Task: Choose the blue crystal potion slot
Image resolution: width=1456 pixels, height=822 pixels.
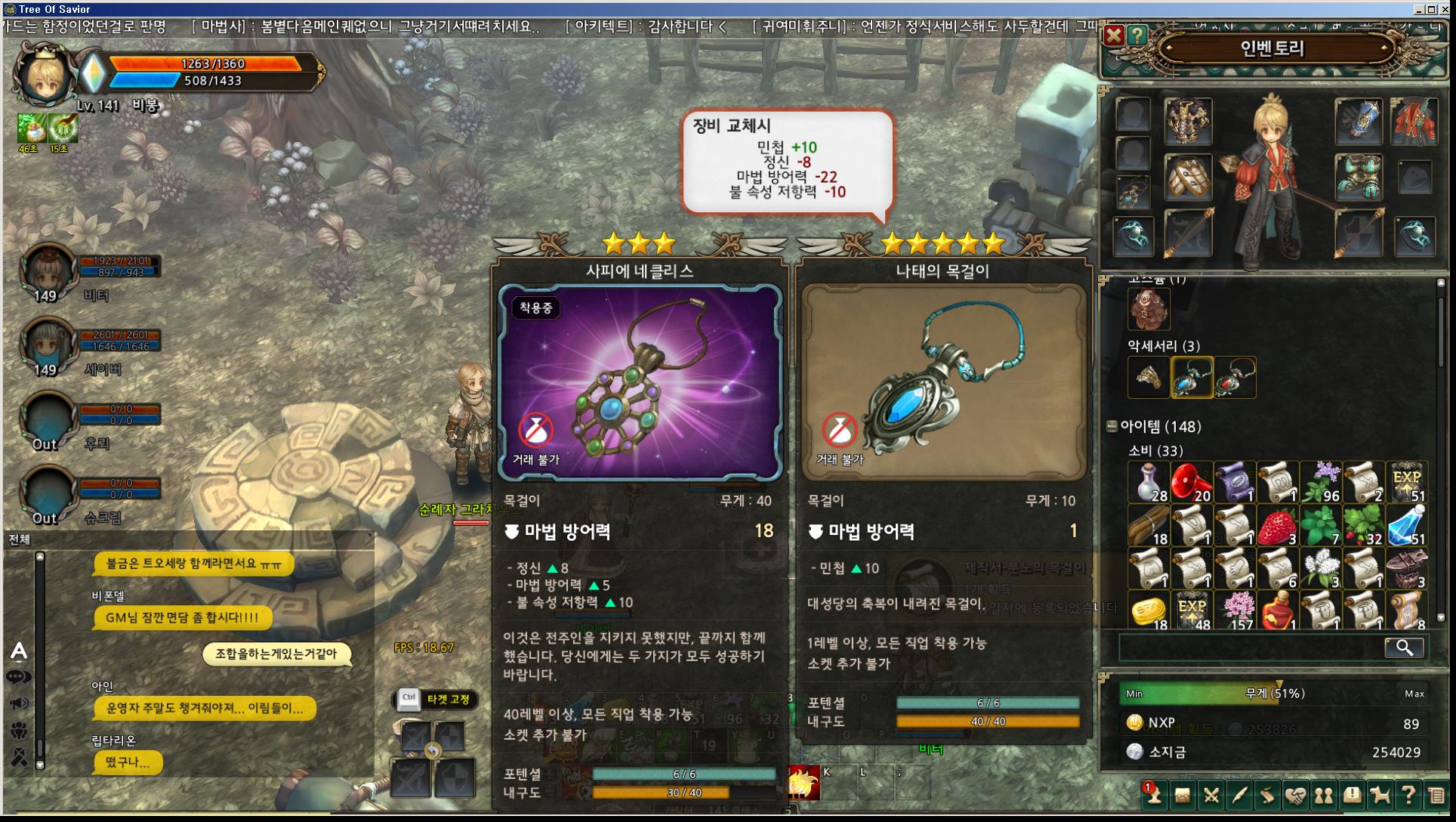Action: (x=1407, y=526)
